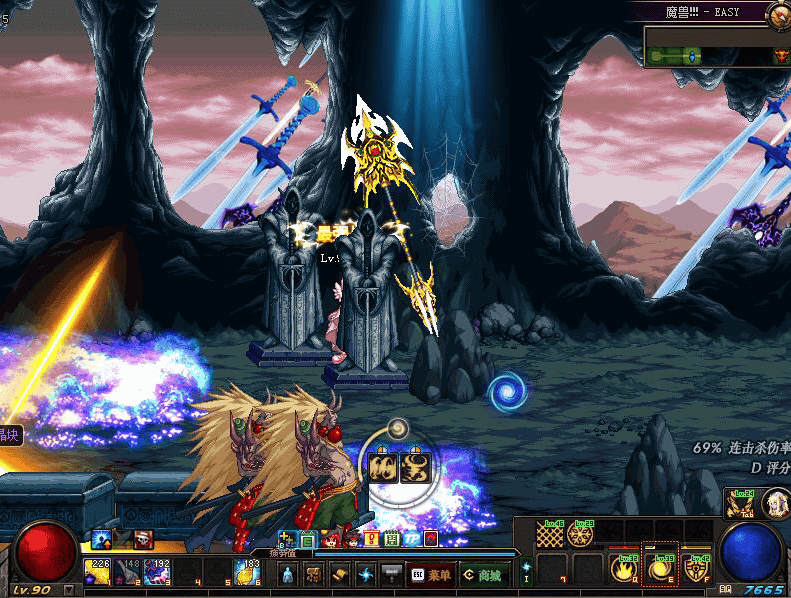Screen dimensions: 791x598
Task: Click the compass icon beside dungeon name
Action: tap(777, 13)
